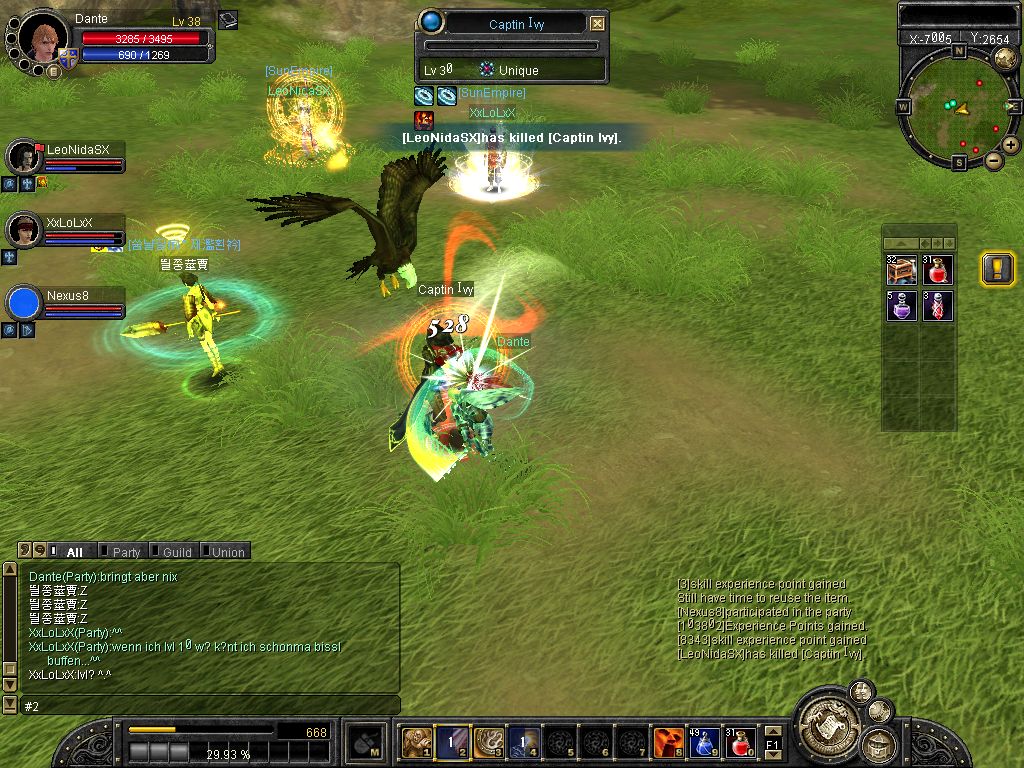Zoom out the minimap with minus button
Viewport: 1024px width, 768px height.
point(994,160)
